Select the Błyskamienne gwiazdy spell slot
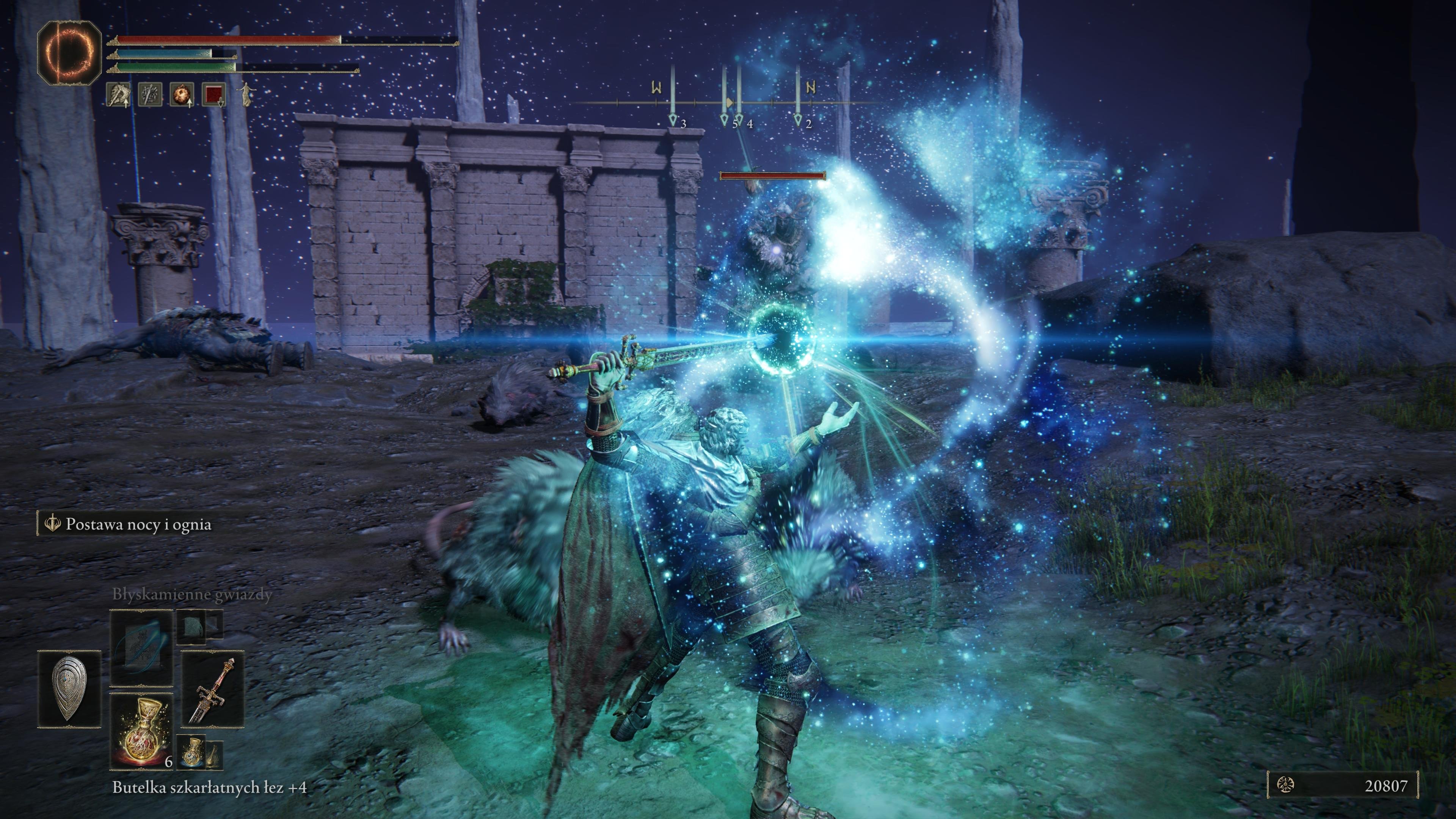The image size is (1456, 819). [x=141, y=647]
